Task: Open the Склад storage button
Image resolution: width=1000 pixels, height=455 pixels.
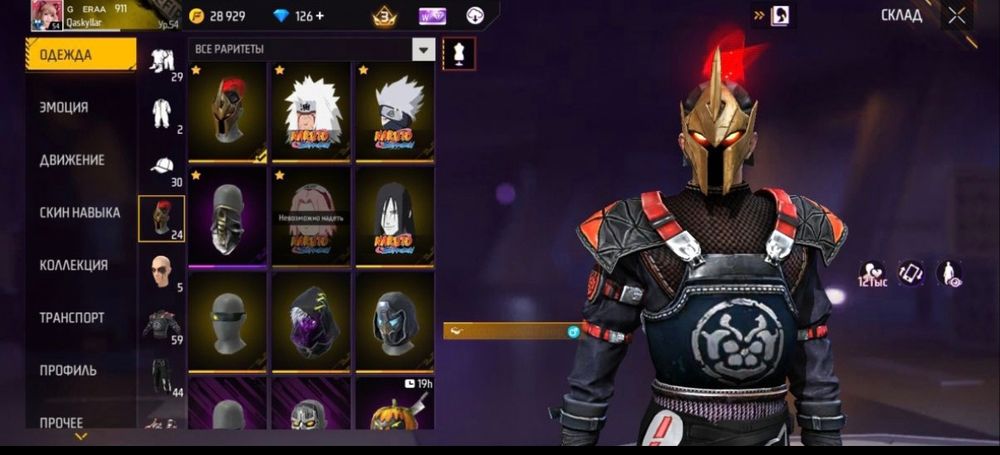Action: (901, 15)
